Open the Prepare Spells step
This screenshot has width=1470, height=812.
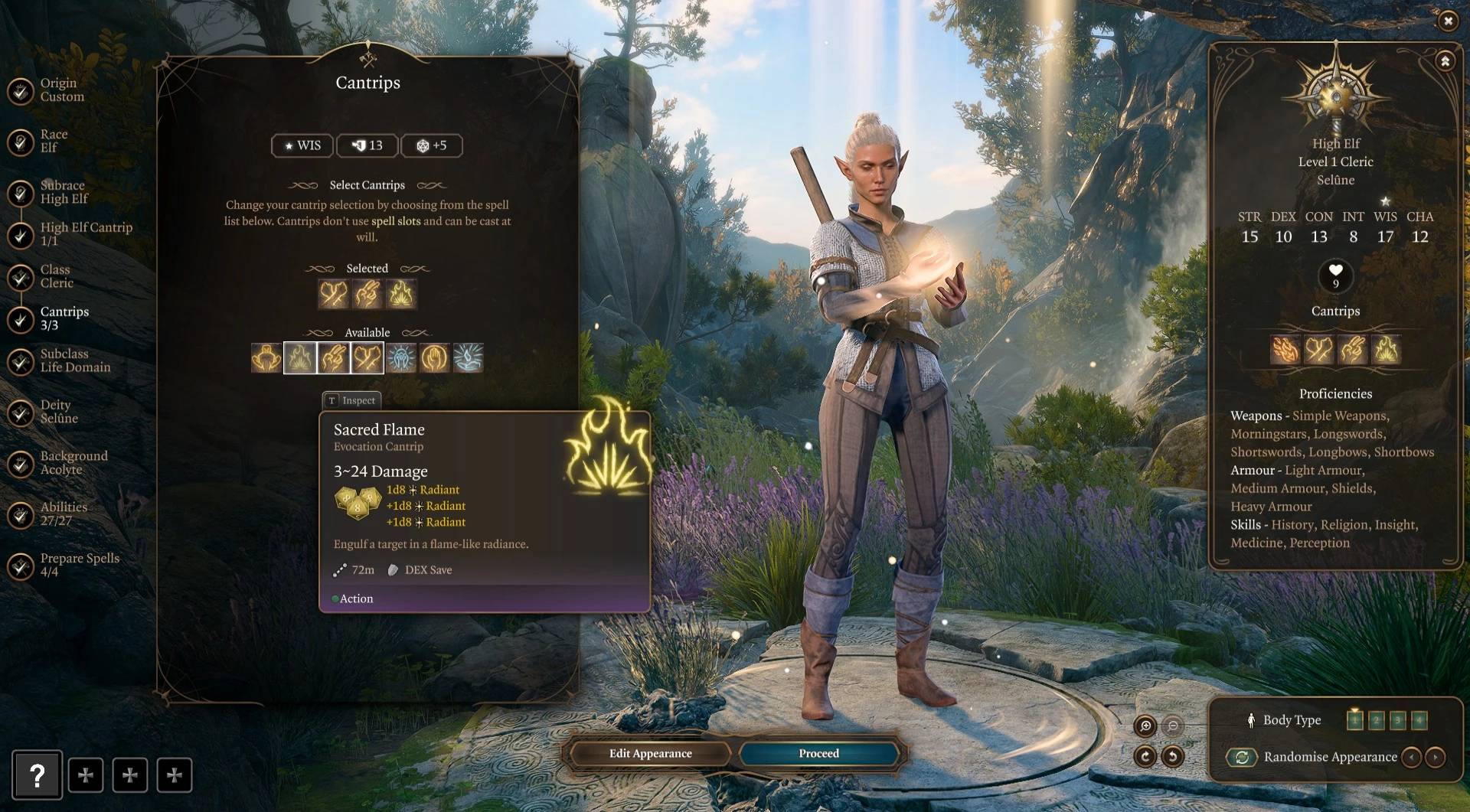point(80,565)
